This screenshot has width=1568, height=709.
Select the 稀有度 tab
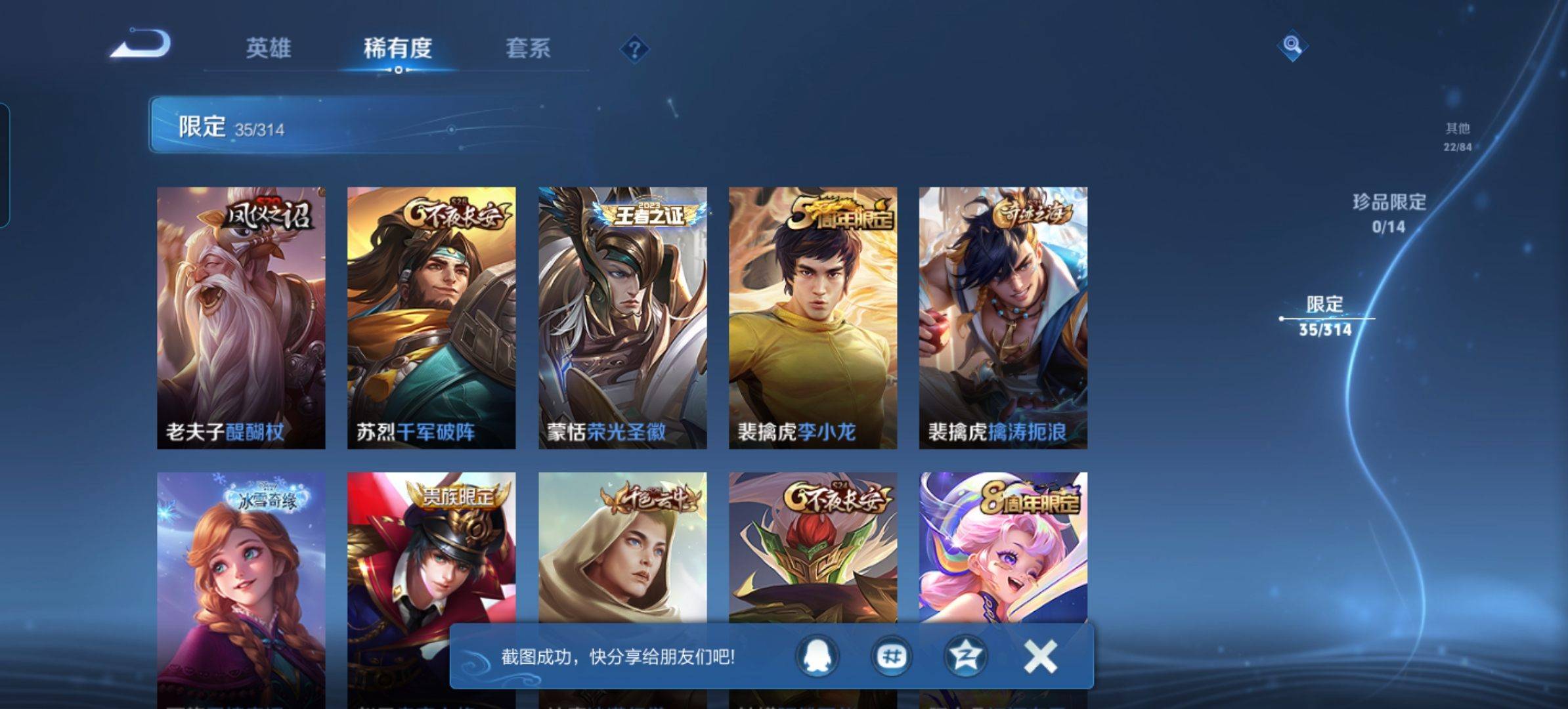click(398, 49)
